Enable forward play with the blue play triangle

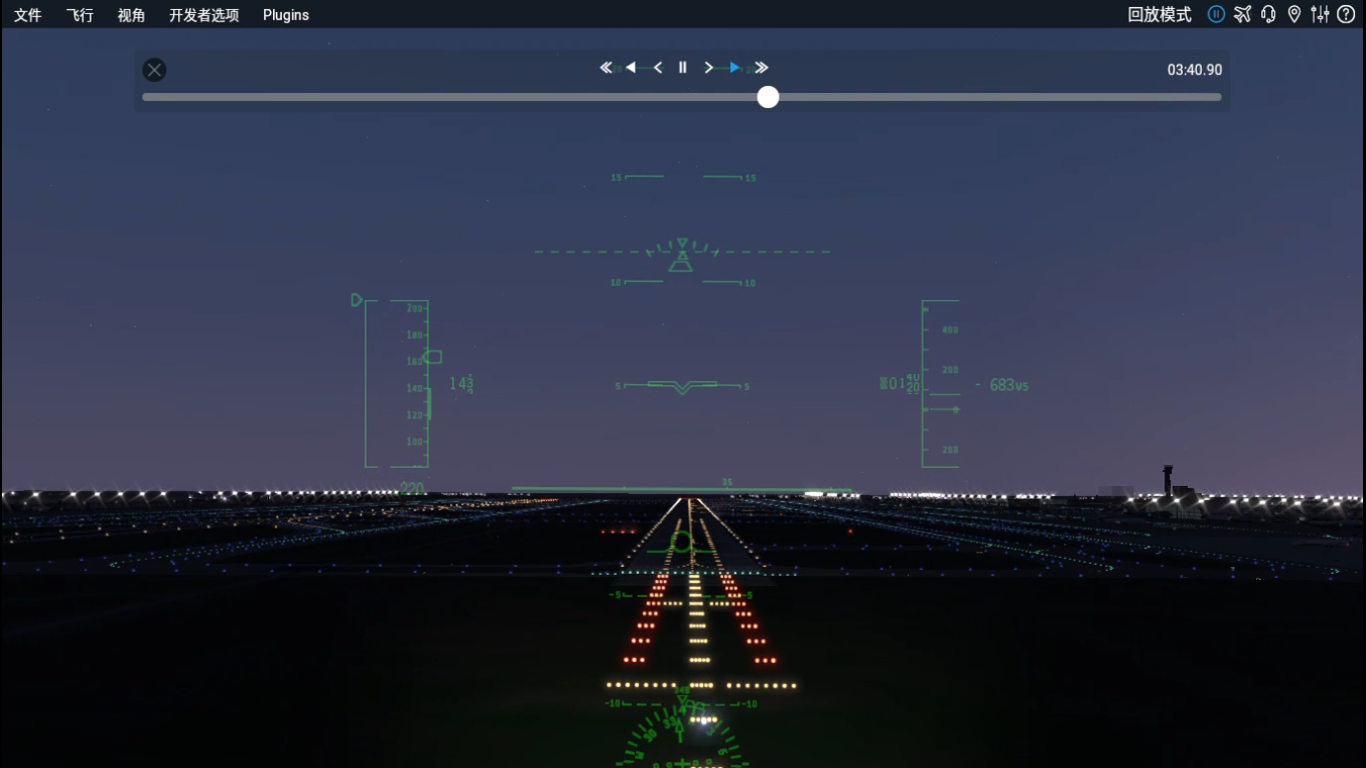tap(735, 67)
